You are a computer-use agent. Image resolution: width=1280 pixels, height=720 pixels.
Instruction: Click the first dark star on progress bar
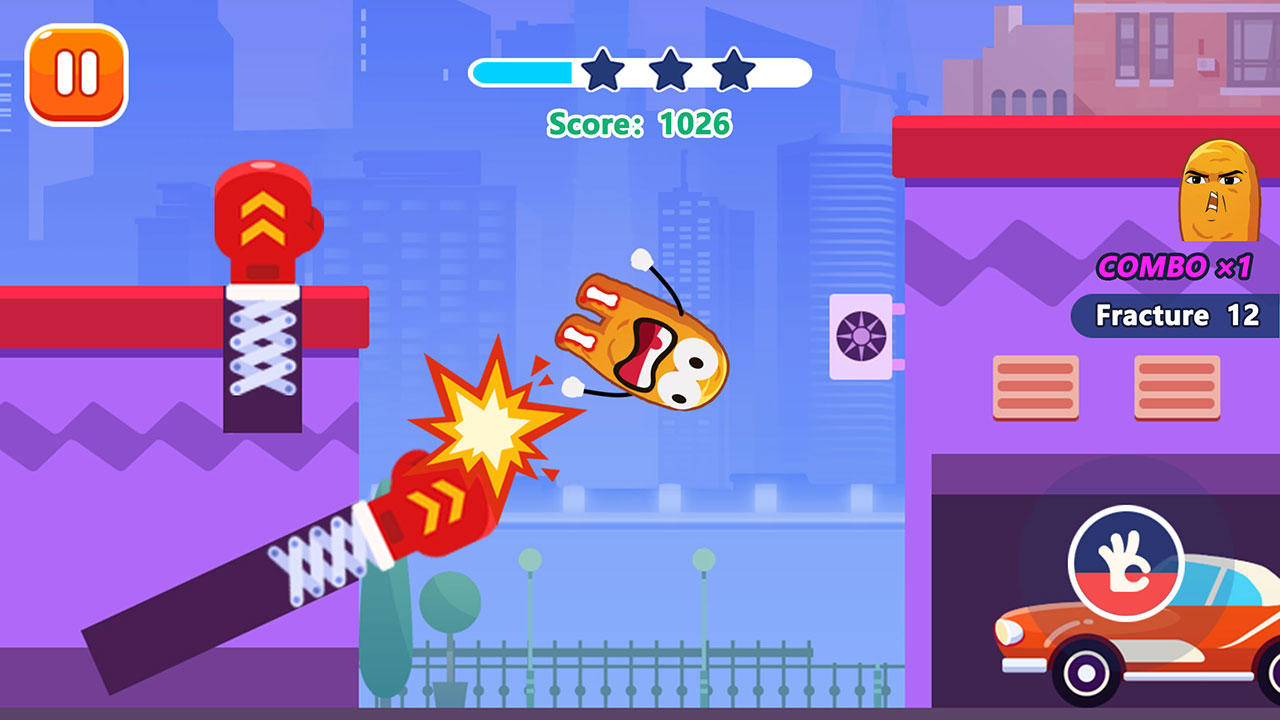click(601, 71)
